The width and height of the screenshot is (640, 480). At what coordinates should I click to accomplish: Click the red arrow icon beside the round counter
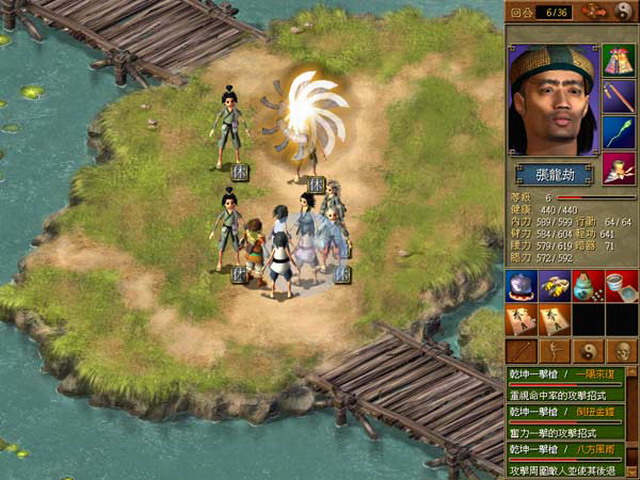594,12
